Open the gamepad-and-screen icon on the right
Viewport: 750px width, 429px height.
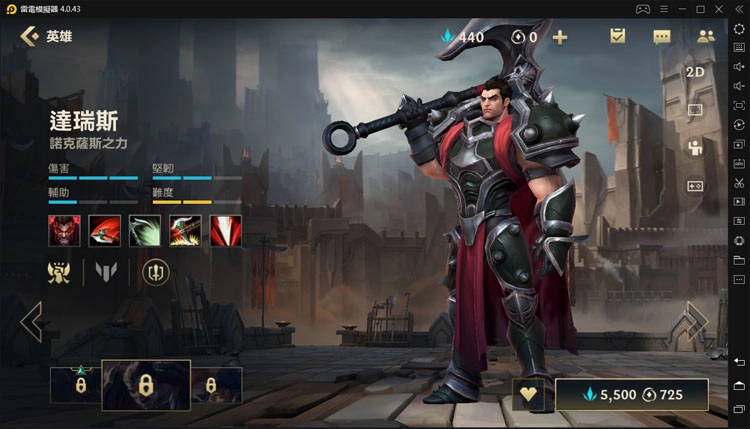coord(696,186)
